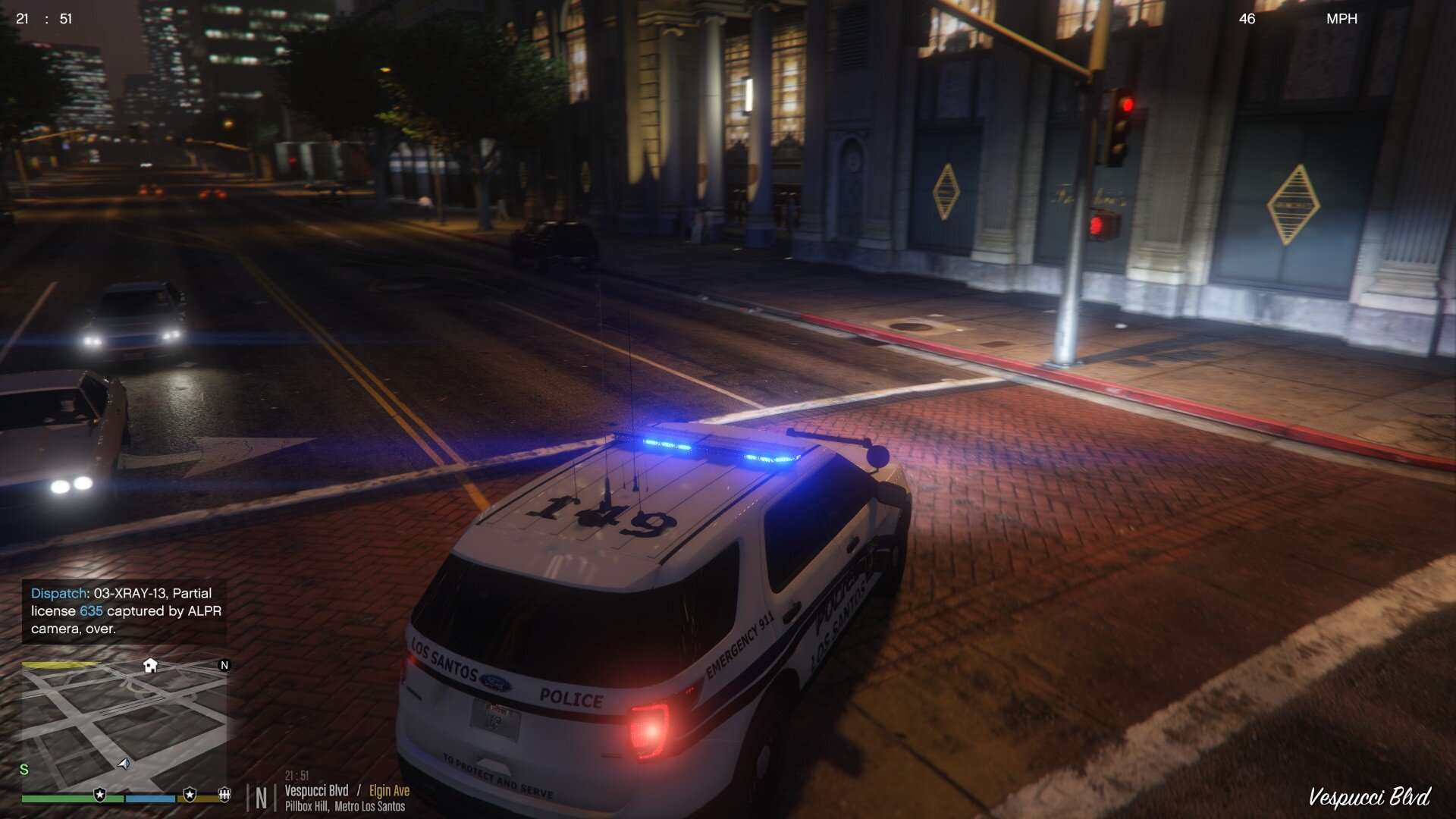The image size is (1456, 819).
Task: Click the player arrow on the minimap
Action: (124, 764)
